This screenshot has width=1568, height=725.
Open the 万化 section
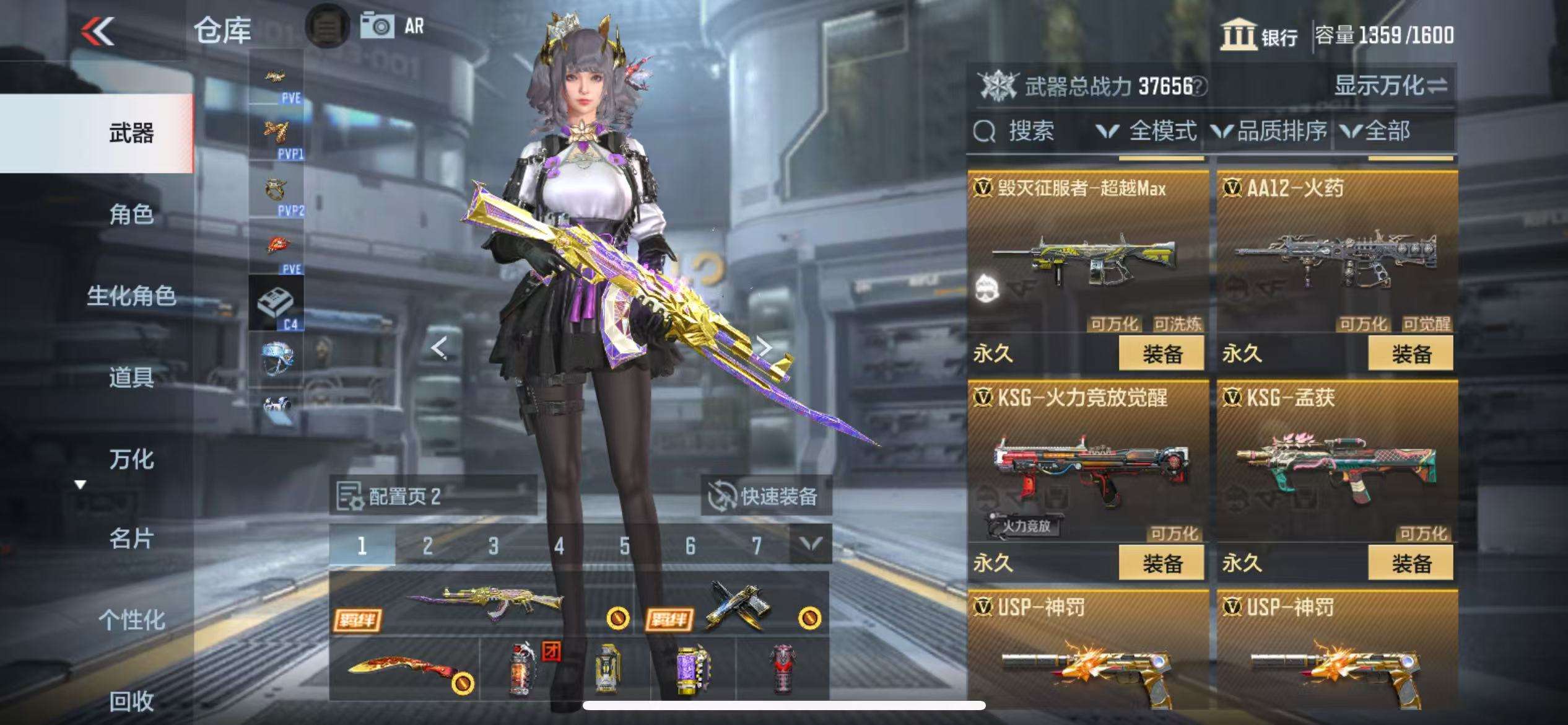tap(131, 459)
